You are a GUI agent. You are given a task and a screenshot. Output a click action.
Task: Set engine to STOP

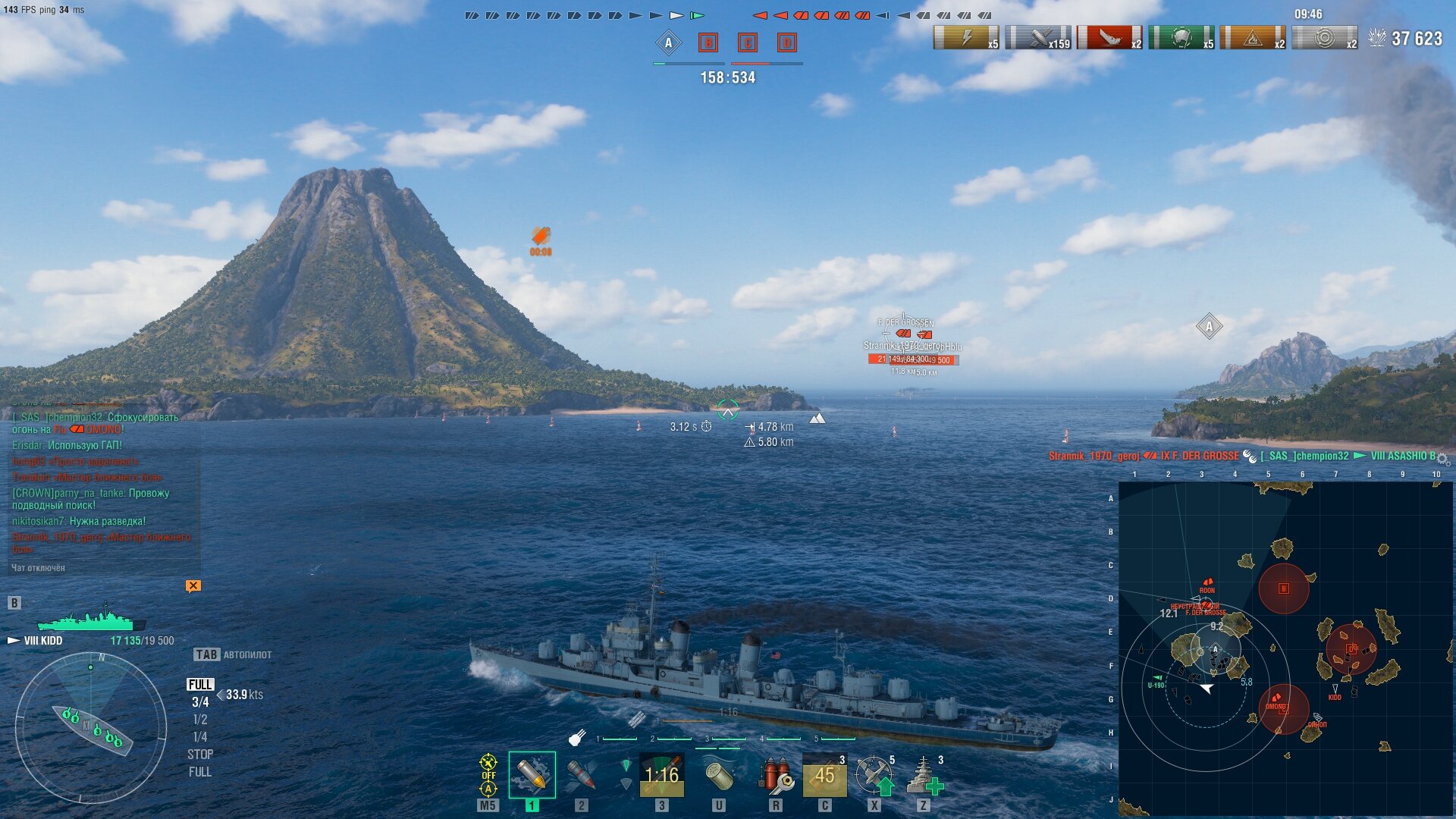click(x=200, y=755)
